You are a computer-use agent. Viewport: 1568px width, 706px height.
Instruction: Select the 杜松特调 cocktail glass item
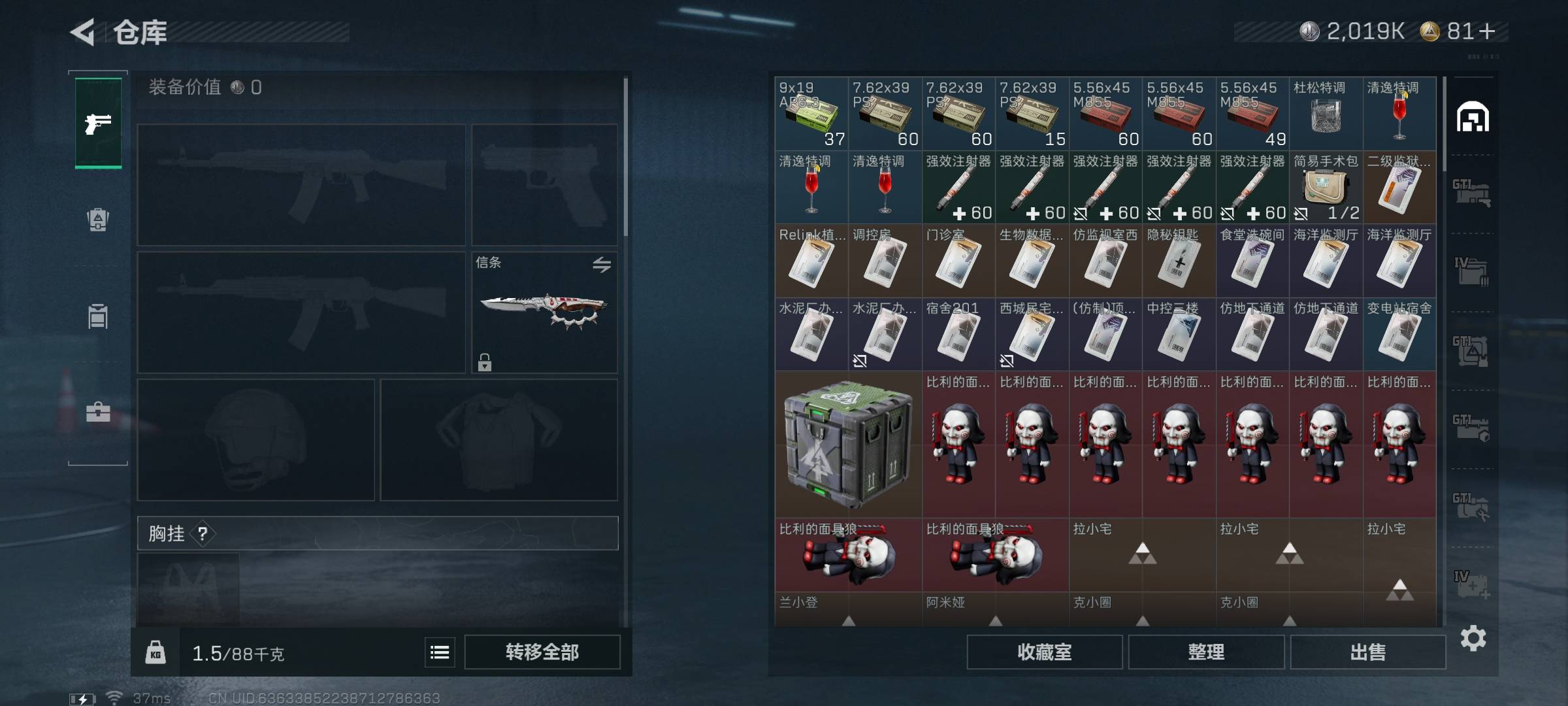click(1326, 114)
